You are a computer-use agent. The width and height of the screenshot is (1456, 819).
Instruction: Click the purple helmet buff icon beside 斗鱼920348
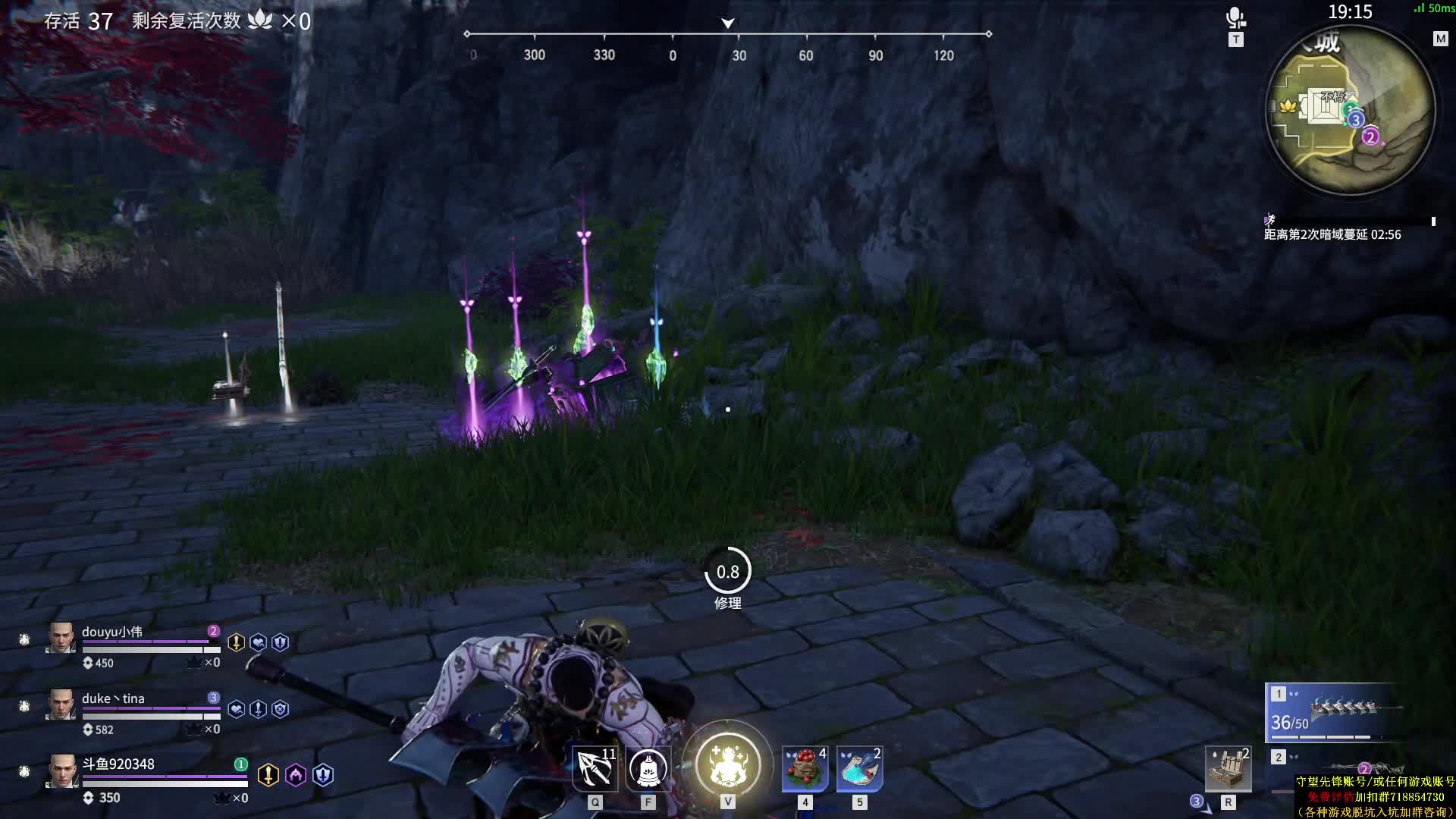[296, 775]
